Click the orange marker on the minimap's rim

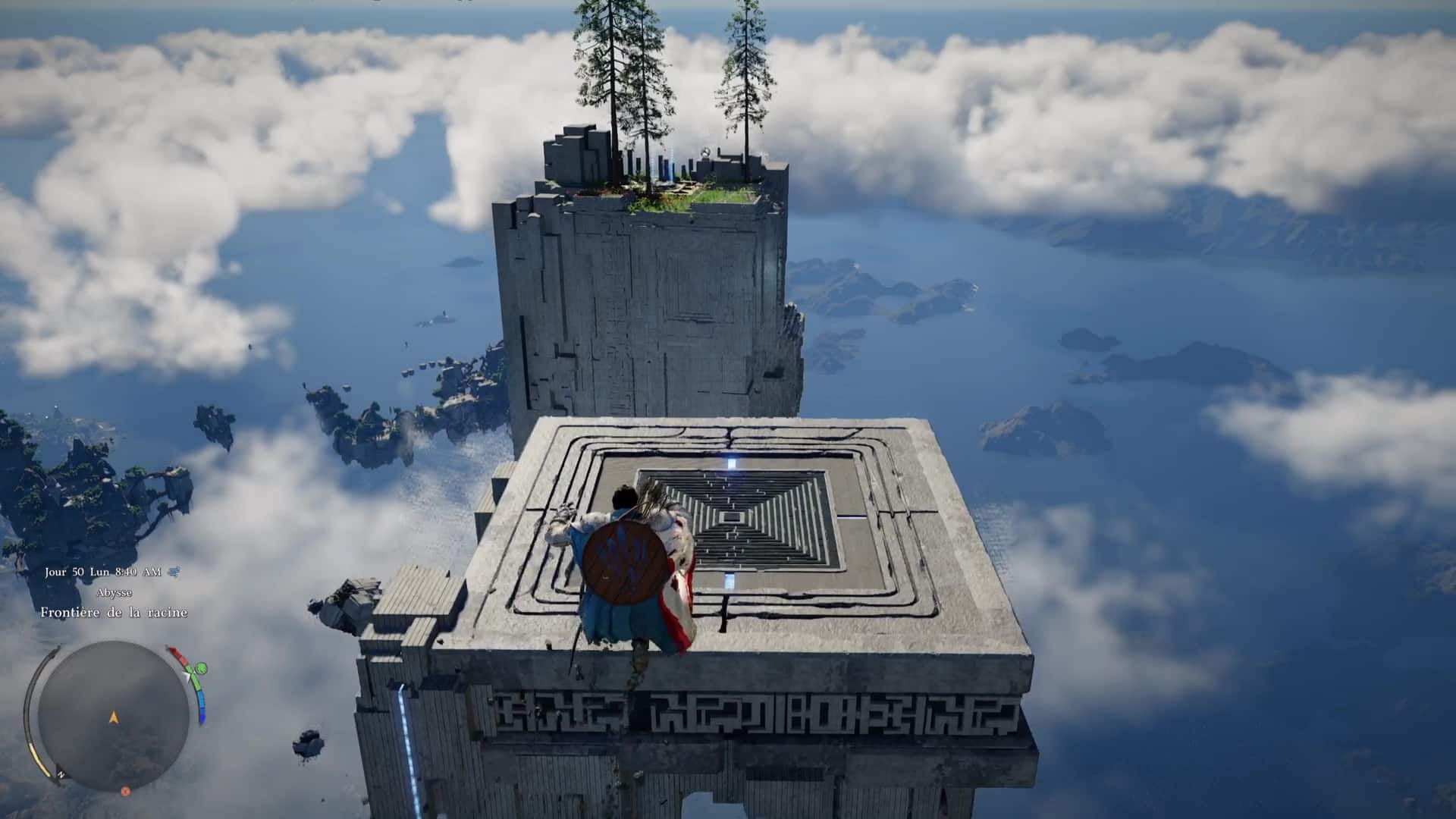tap(126, 791)
